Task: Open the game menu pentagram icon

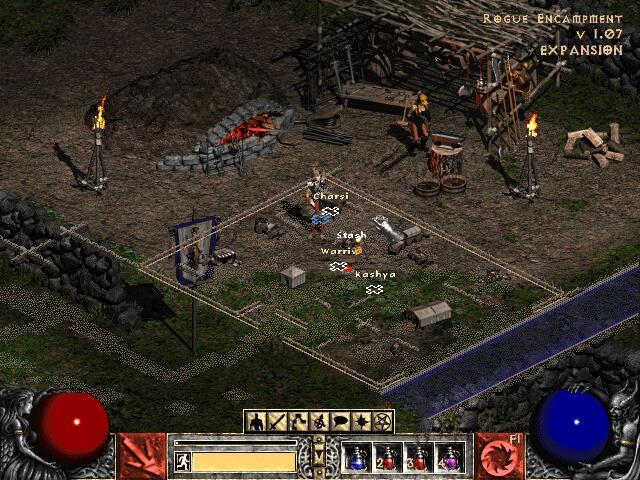Action: pos(382,422)
